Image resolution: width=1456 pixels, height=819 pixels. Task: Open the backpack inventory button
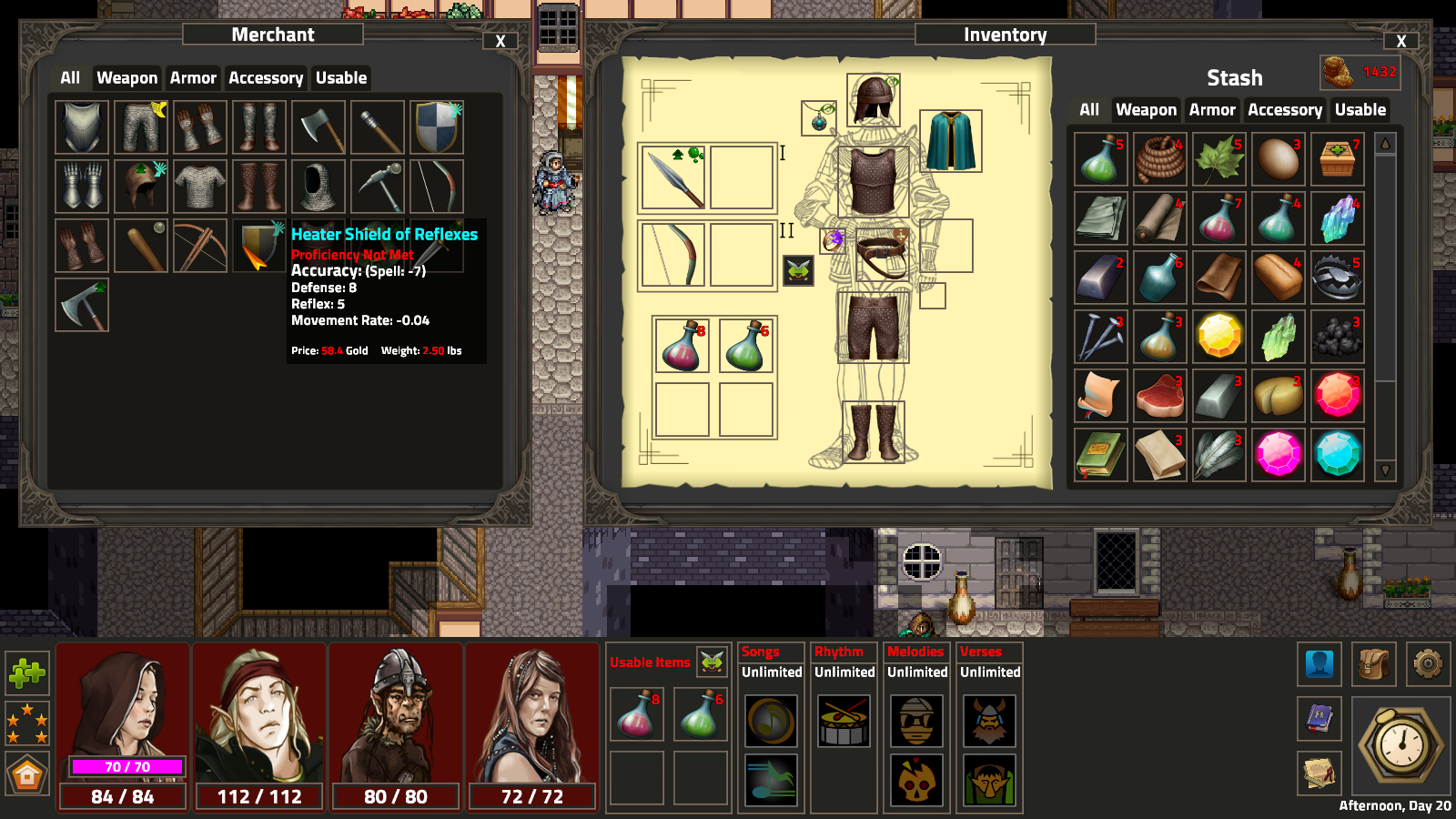tap(1373, 664)
